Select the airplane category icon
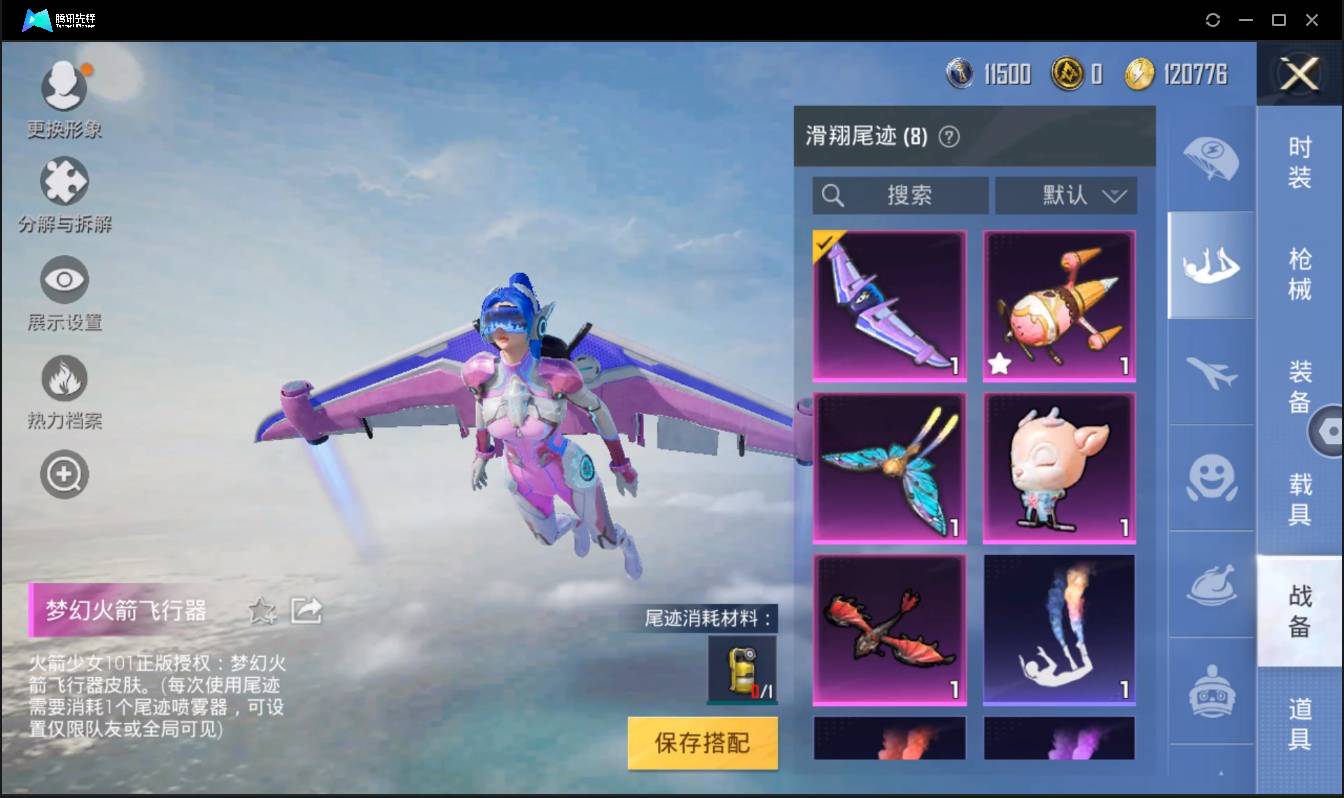Image resolution: width=1344 pixels, height=798 pixels. [1210, 375]
